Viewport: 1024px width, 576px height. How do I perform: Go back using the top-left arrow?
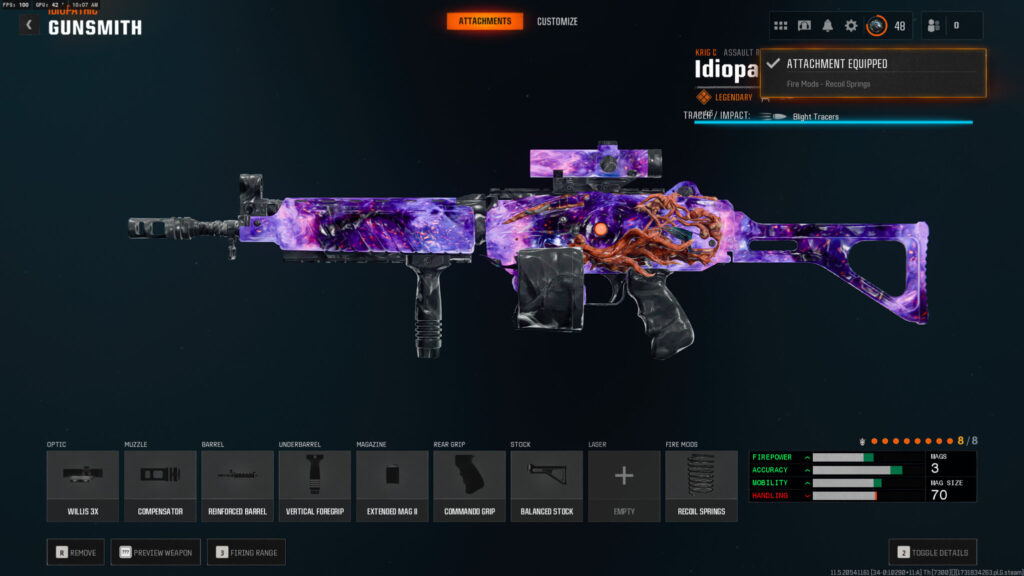click(x=29, y=25)
